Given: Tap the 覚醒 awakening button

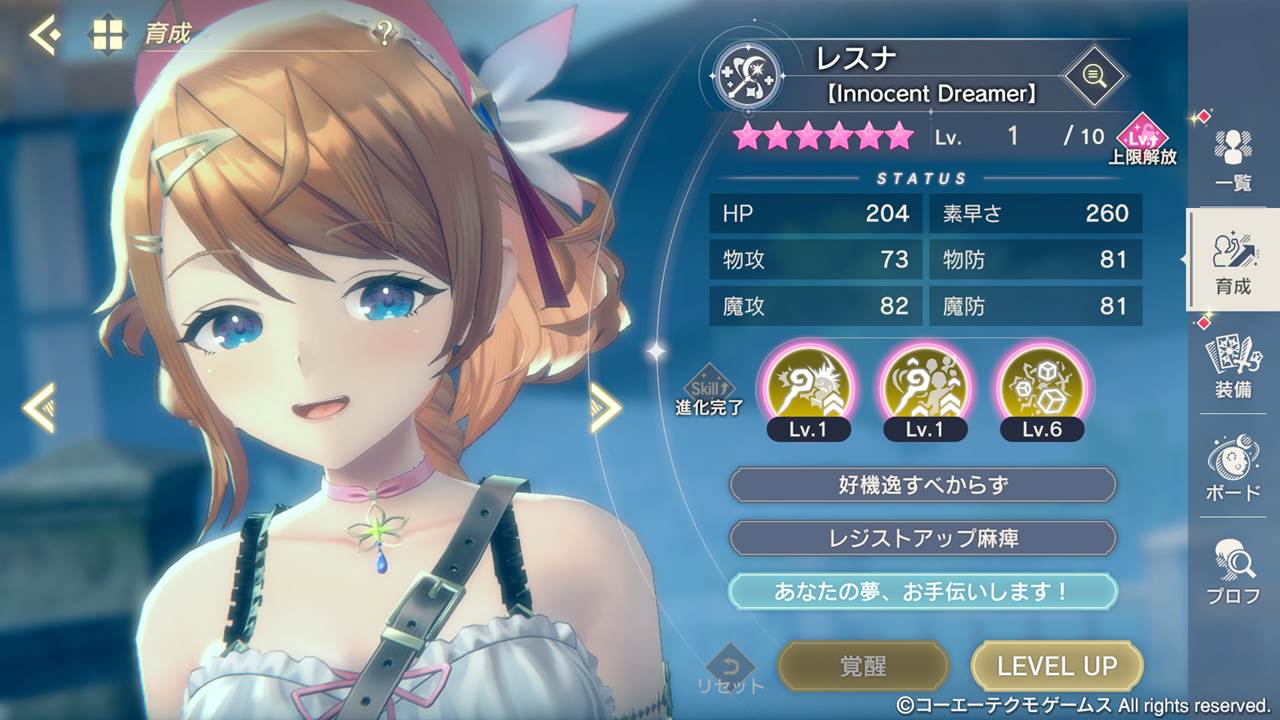Looking at the screenshot, I should [x=862, y=666].
